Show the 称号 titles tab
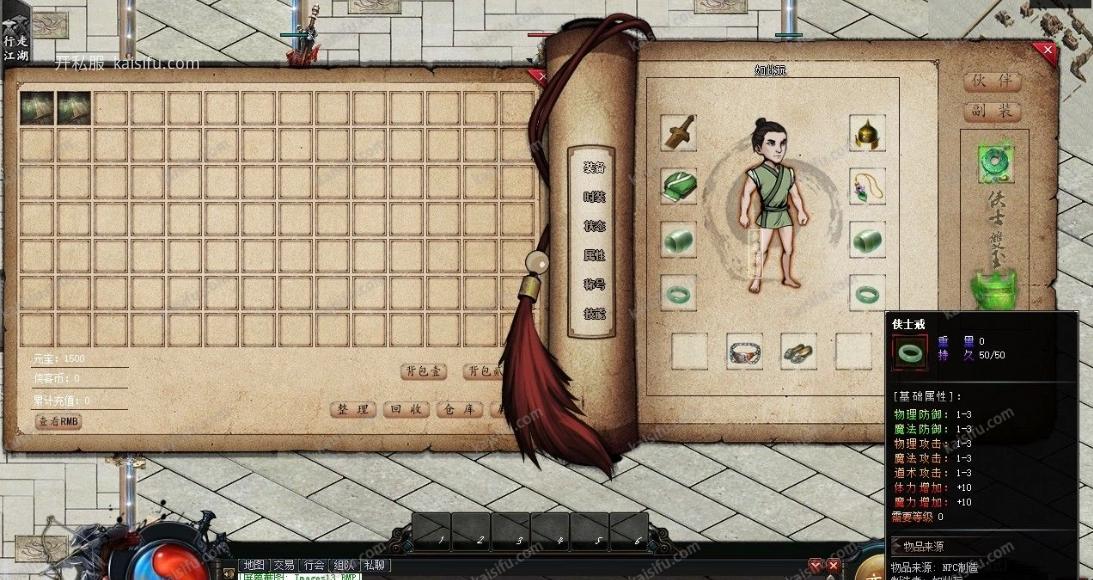 [594, 285]
